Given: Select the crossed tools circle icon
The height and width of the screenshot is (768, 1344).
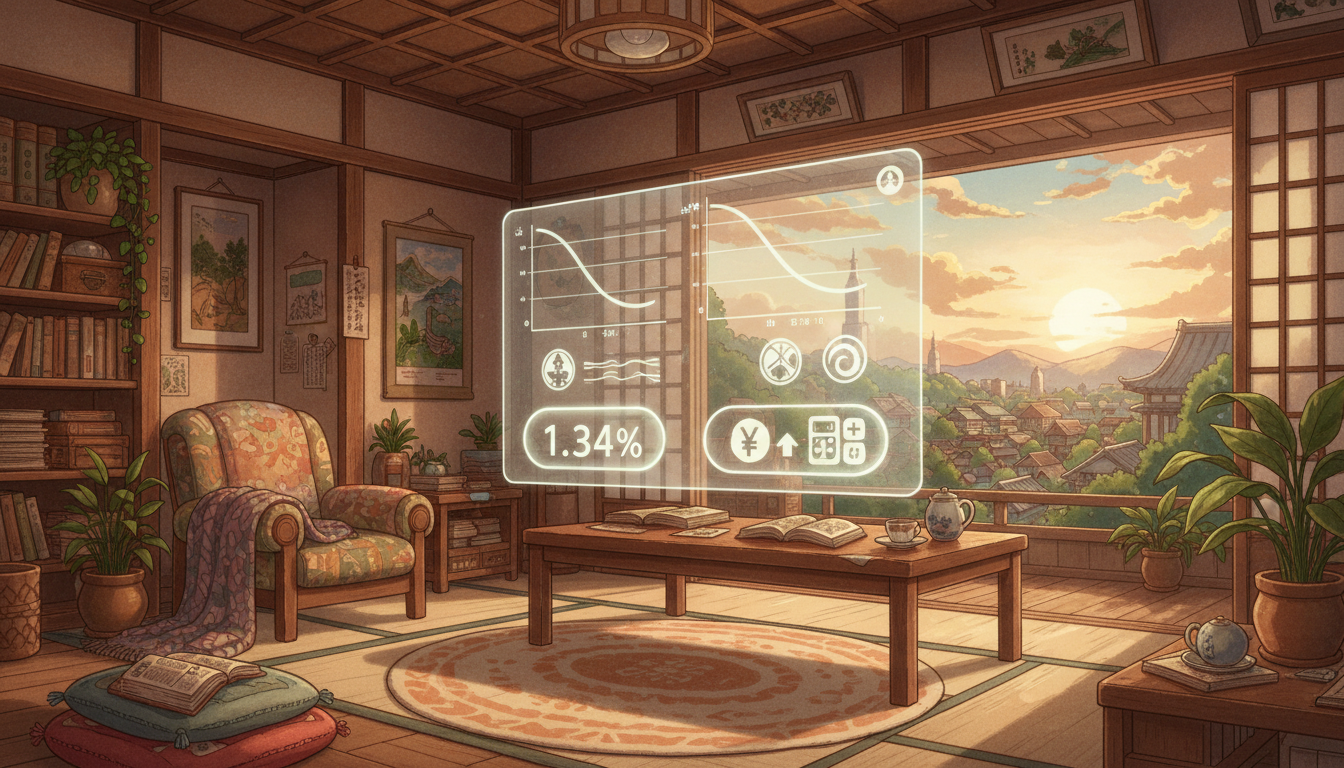Looking at the screenshot, I should (x=780, y=362).
